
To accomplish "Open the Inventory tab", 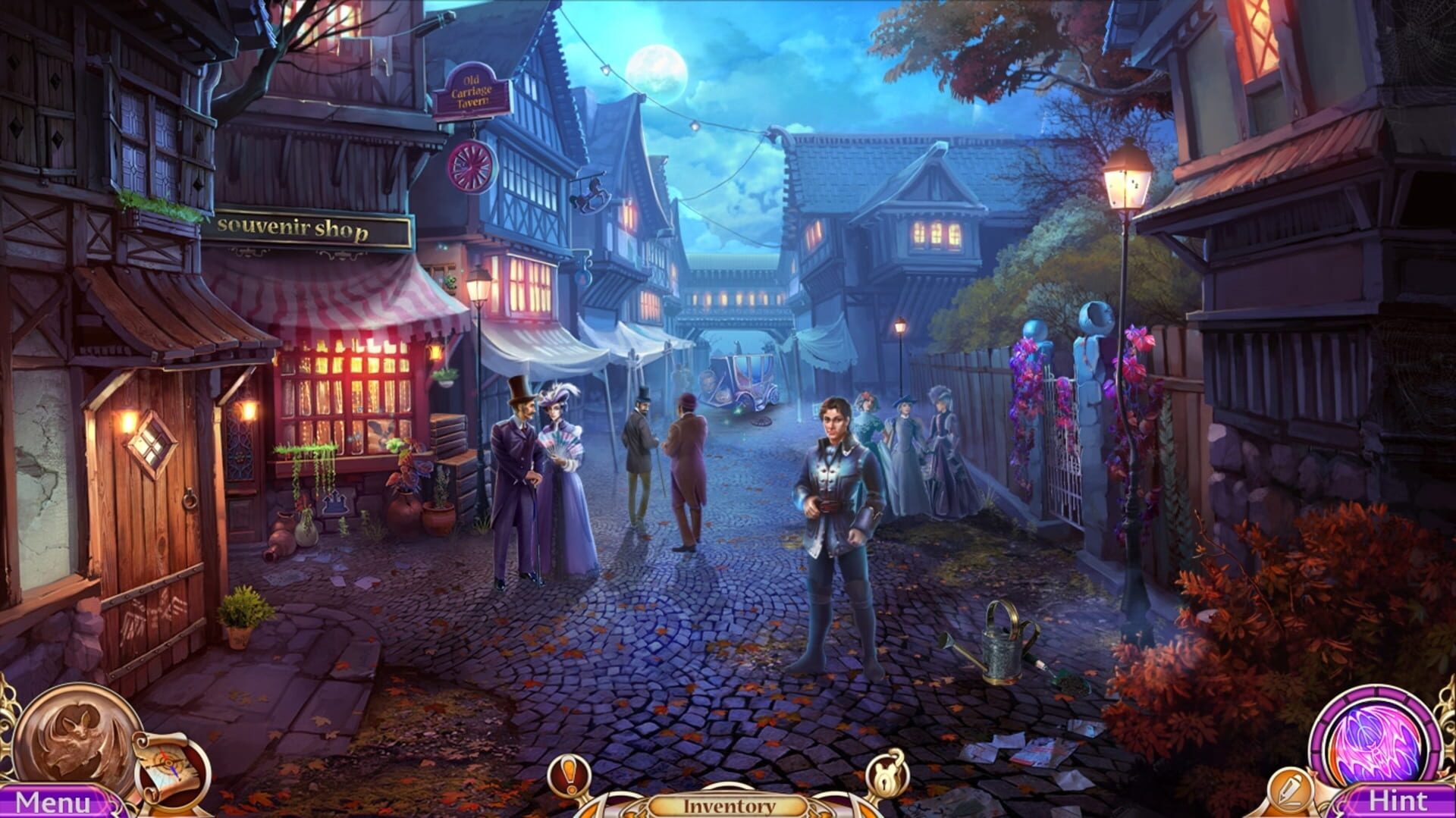I will 728,806.
